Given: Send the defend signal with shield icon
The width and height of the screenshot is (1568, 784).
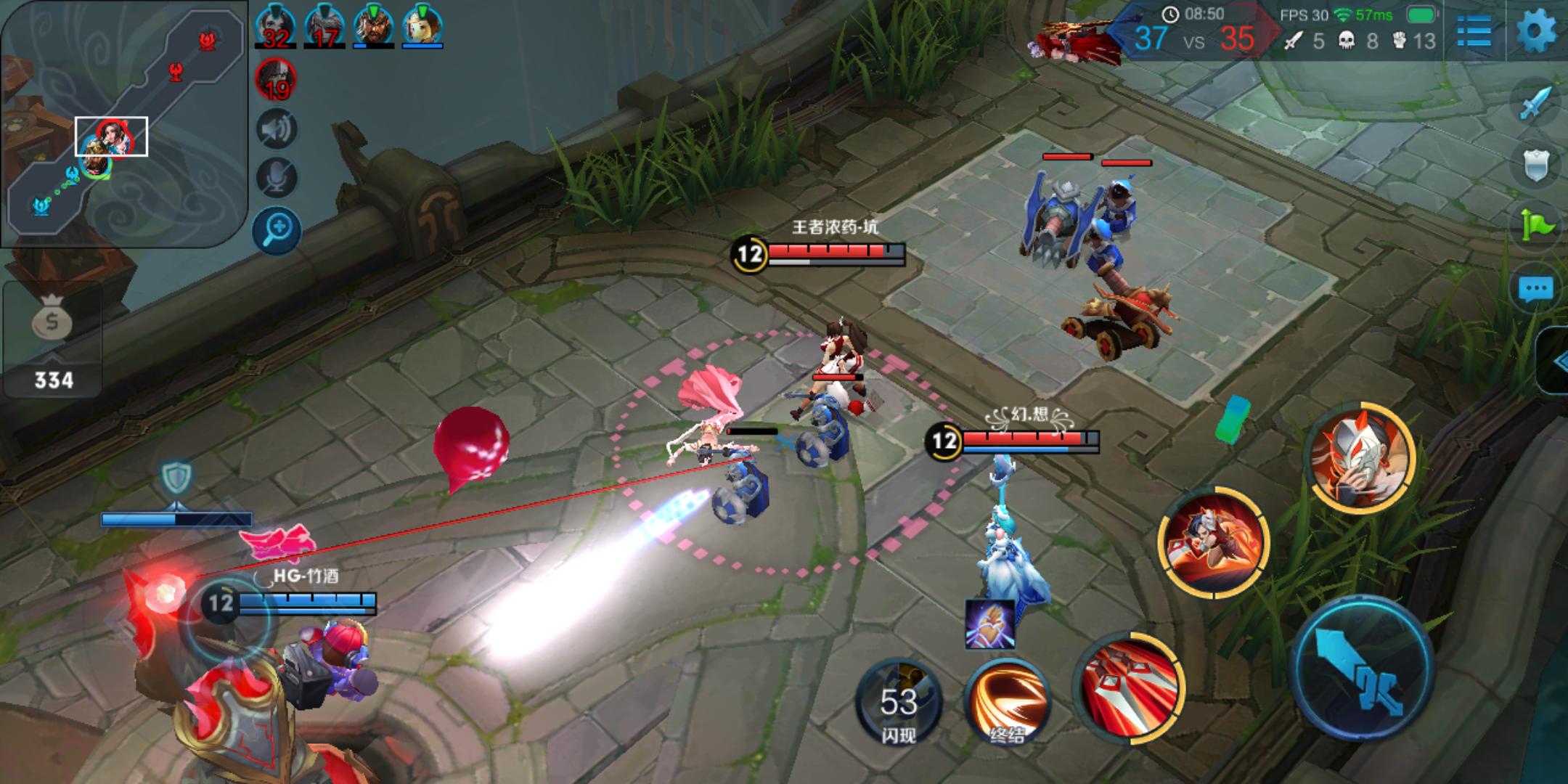Looking at the screenshot, I should pyautogui.click(x=1535, y=166).
